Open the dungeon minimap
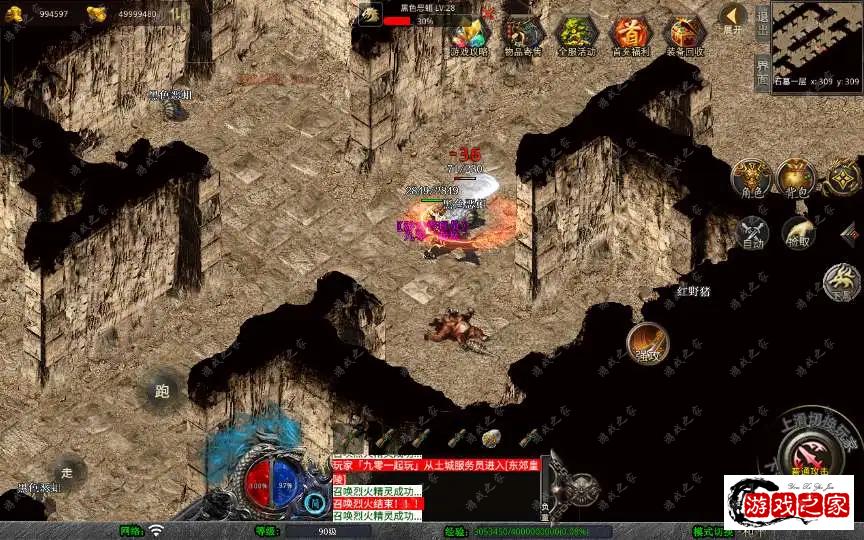This screenshot has width=864, height=540. [818, 40]
